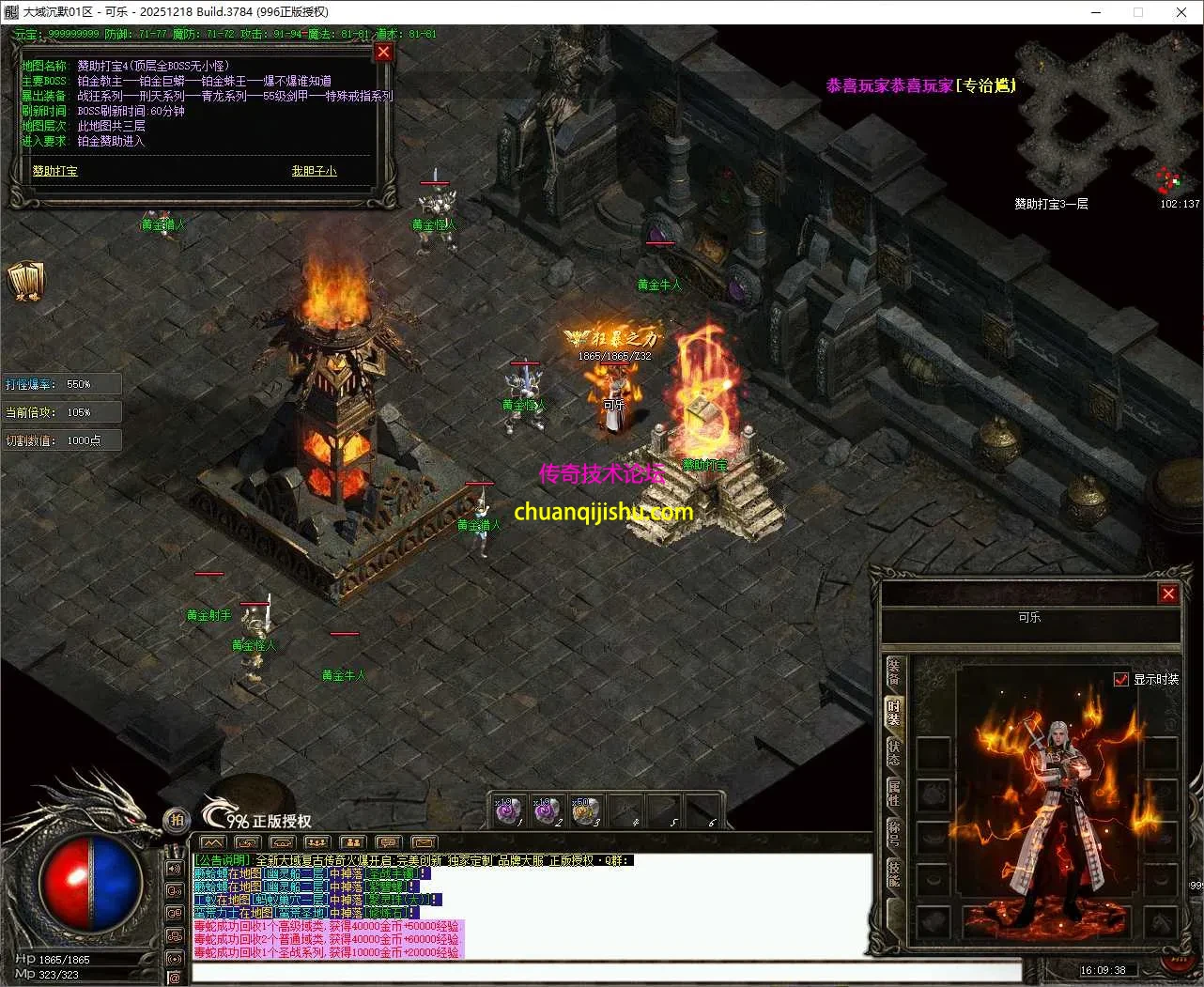Click the 我胆子小 link

point(314,171)
